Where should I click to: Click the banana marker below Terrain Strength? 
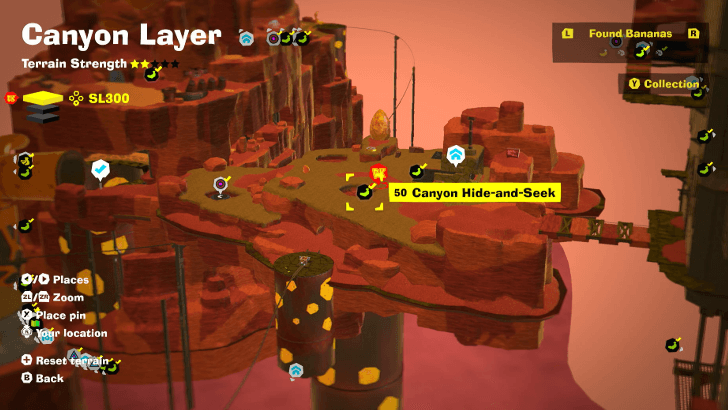[152, 74]
